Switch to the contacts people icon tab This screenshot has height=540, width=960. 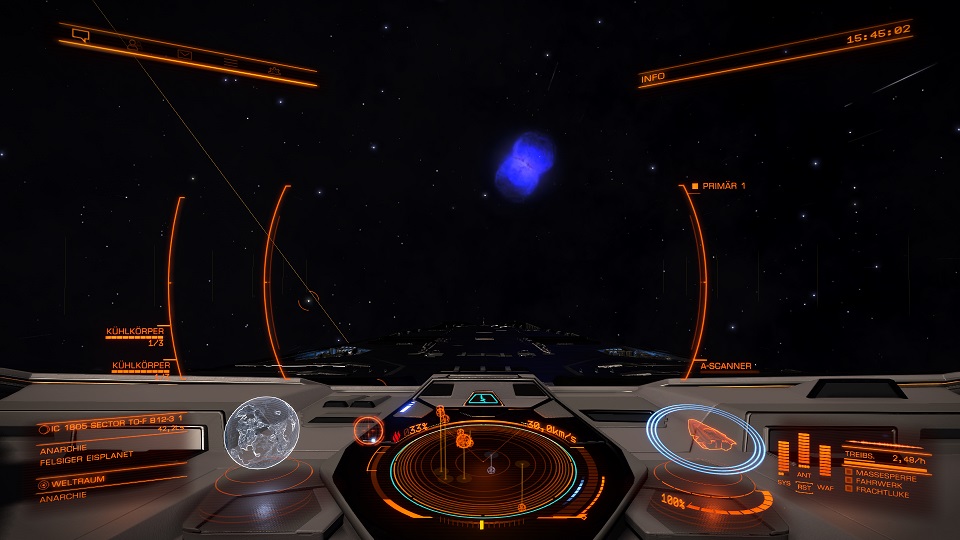(x=132, y=46)
